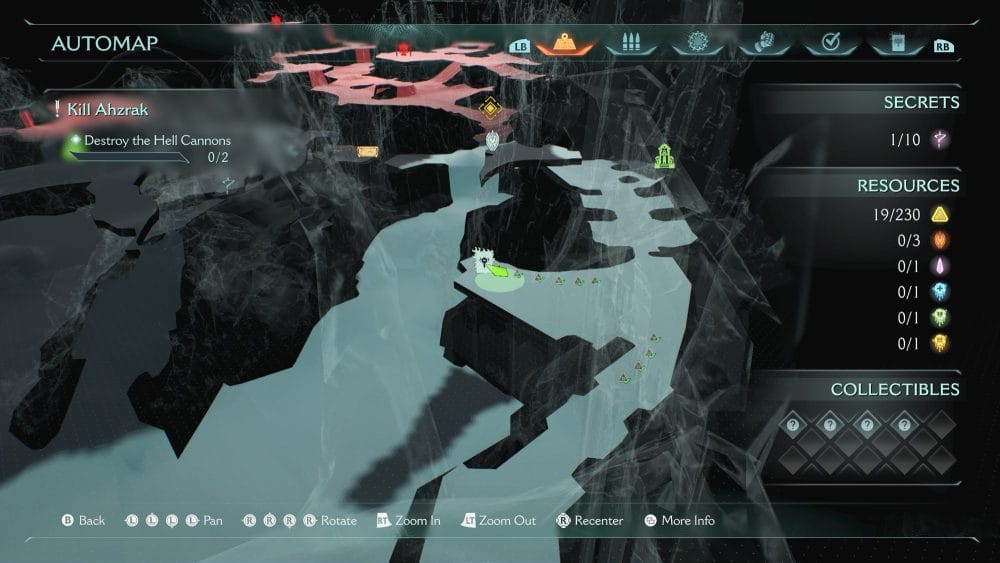This screenshot has height=563, width=1000.
Task: Select the silver crest marker on map
Action: click(x=493, y=141)
